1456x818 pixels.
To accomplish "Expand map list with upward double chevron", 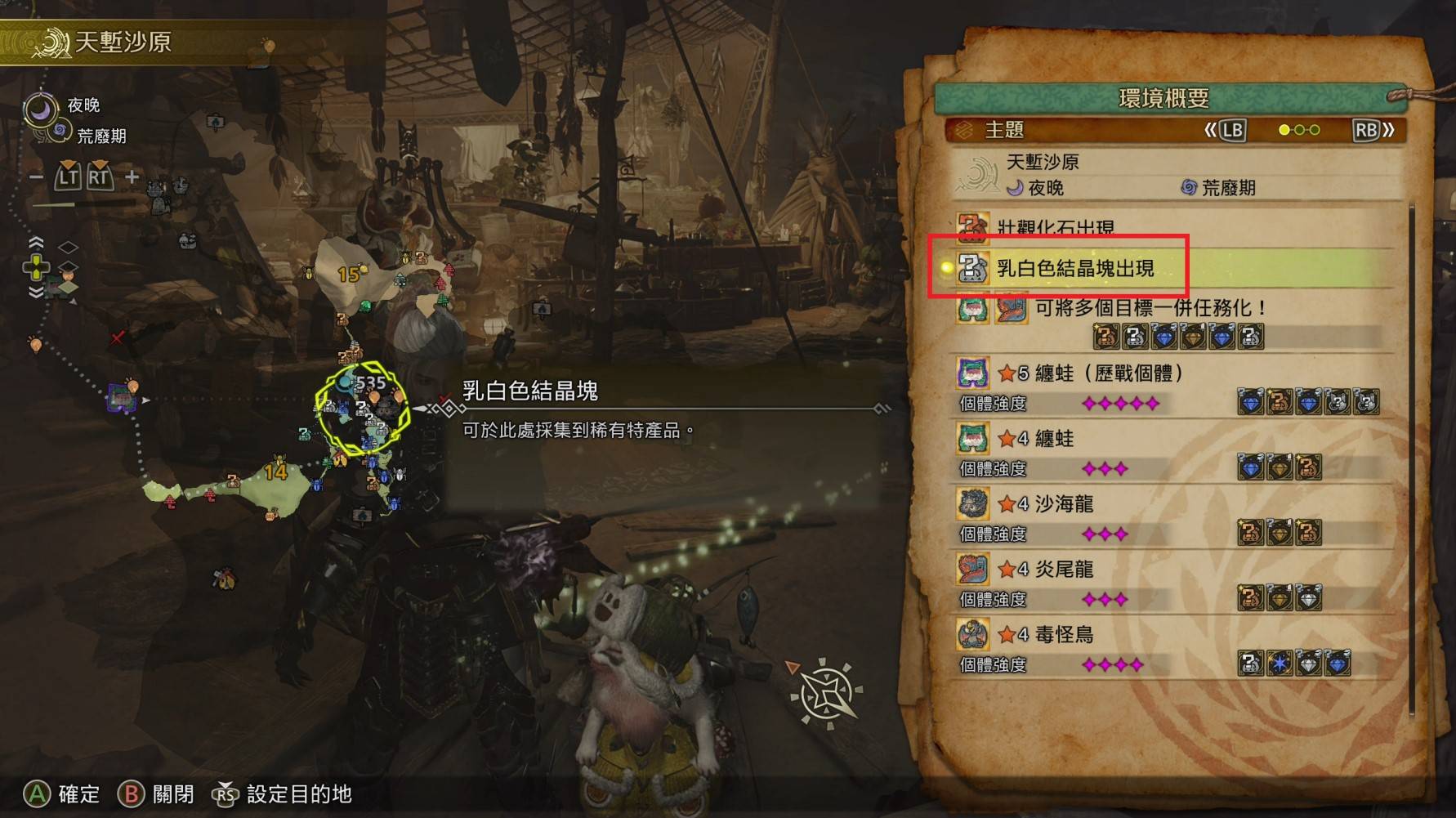I will (x=34, y=241).
